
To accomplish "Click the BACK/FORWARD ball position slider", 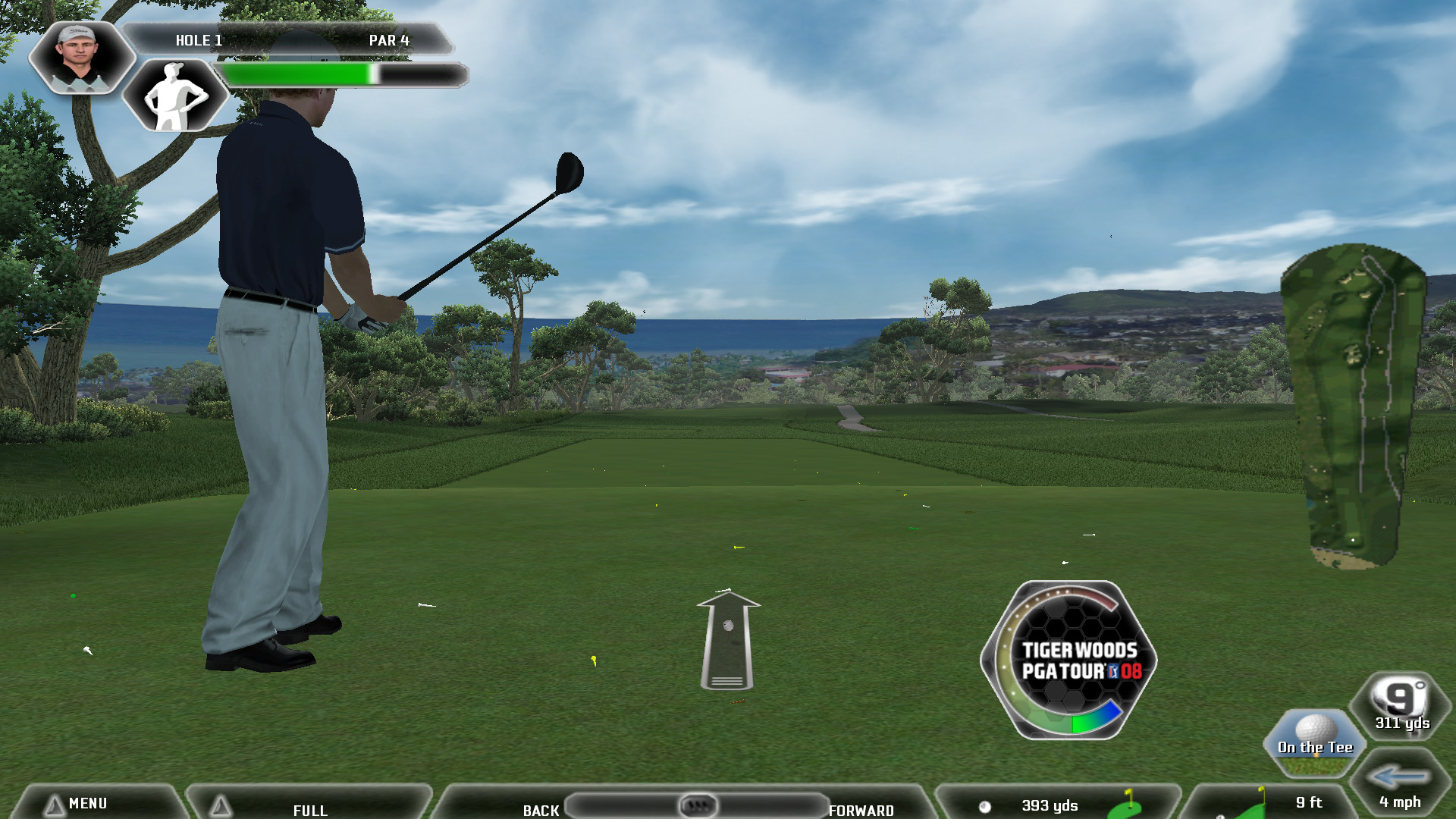I will 697,805.
